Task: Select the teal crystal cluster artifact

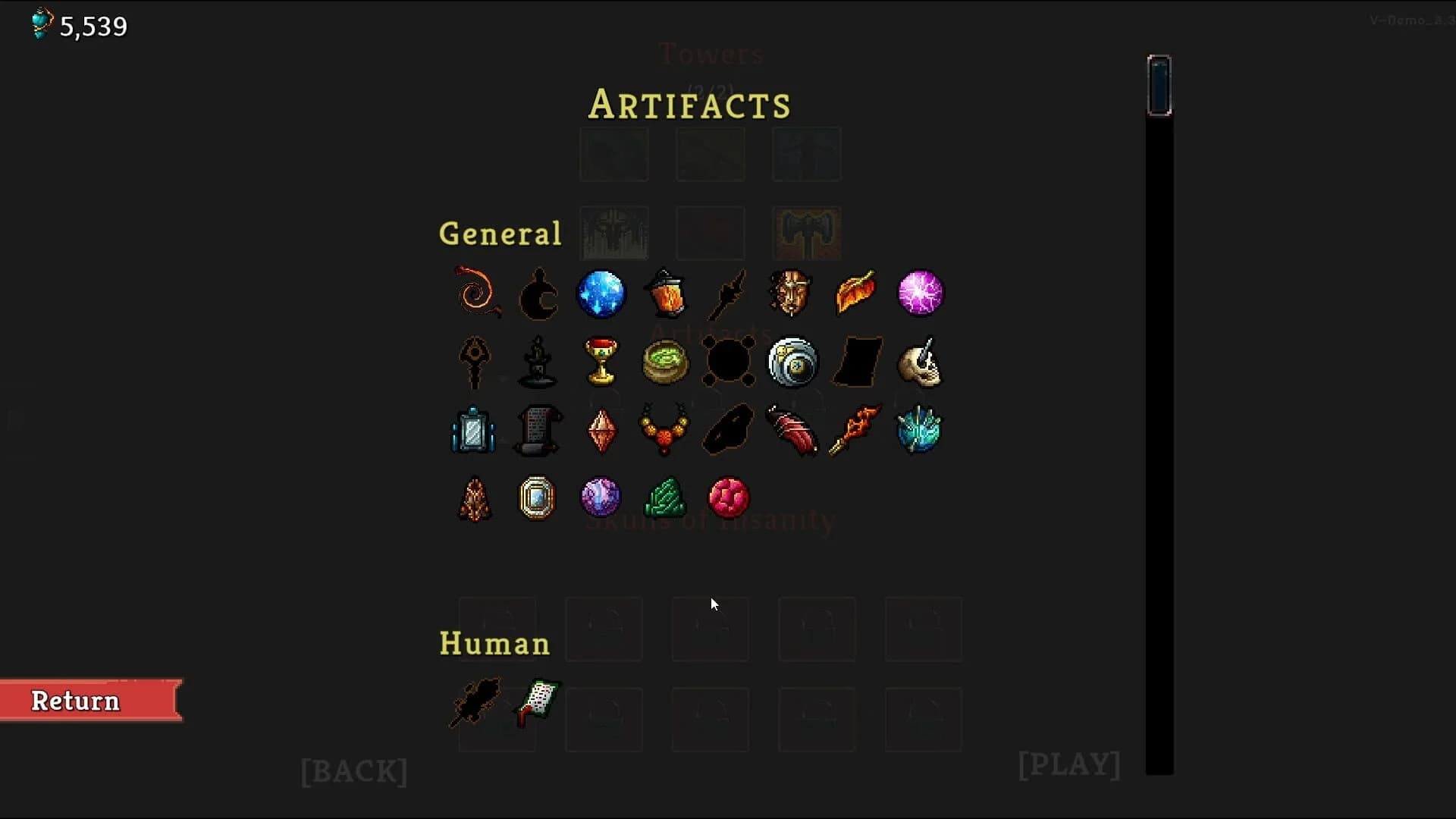Action: pos(920,431)
